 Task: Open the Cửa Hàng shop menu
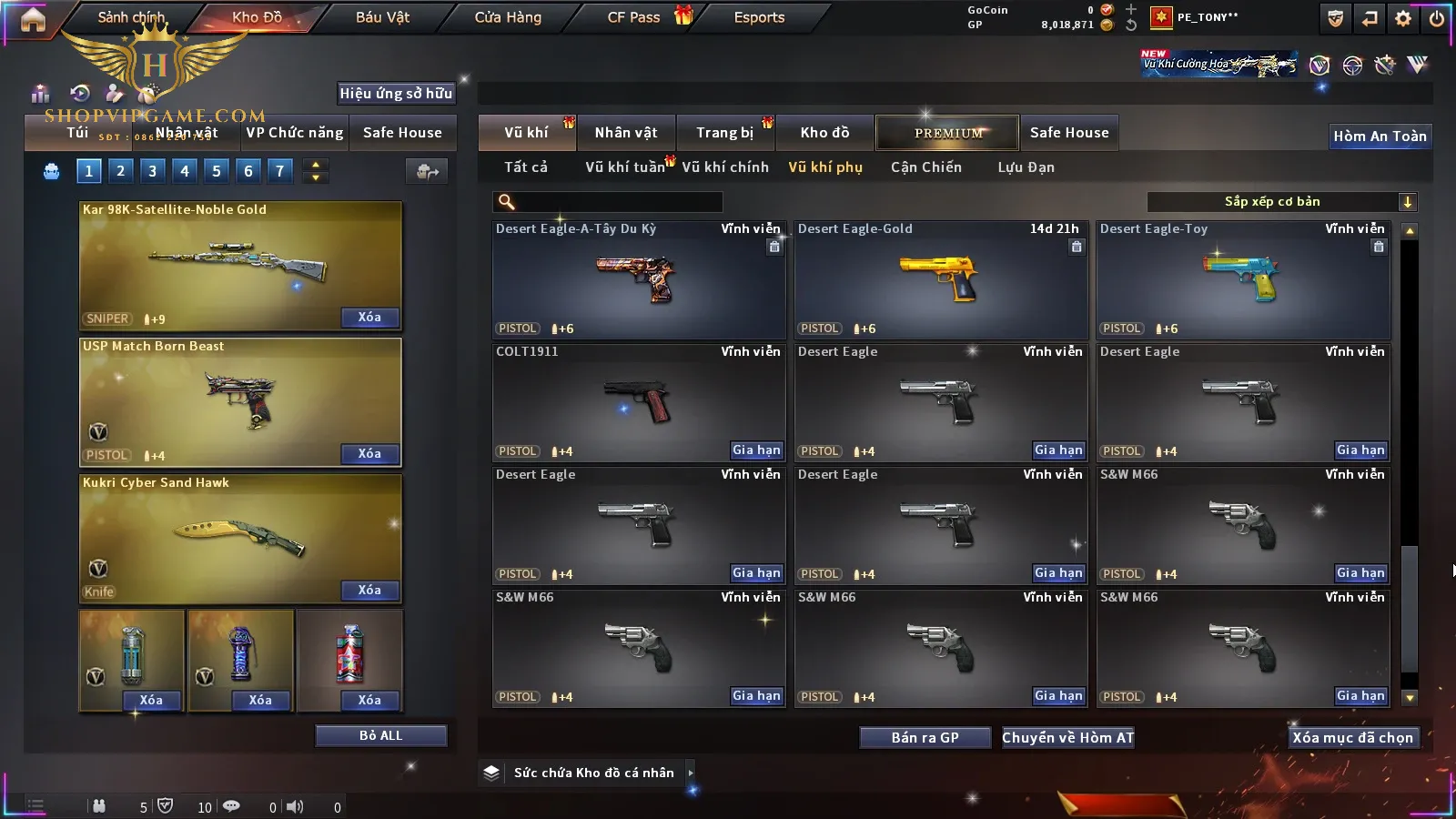pyautogui.click(x=508, y=17)
